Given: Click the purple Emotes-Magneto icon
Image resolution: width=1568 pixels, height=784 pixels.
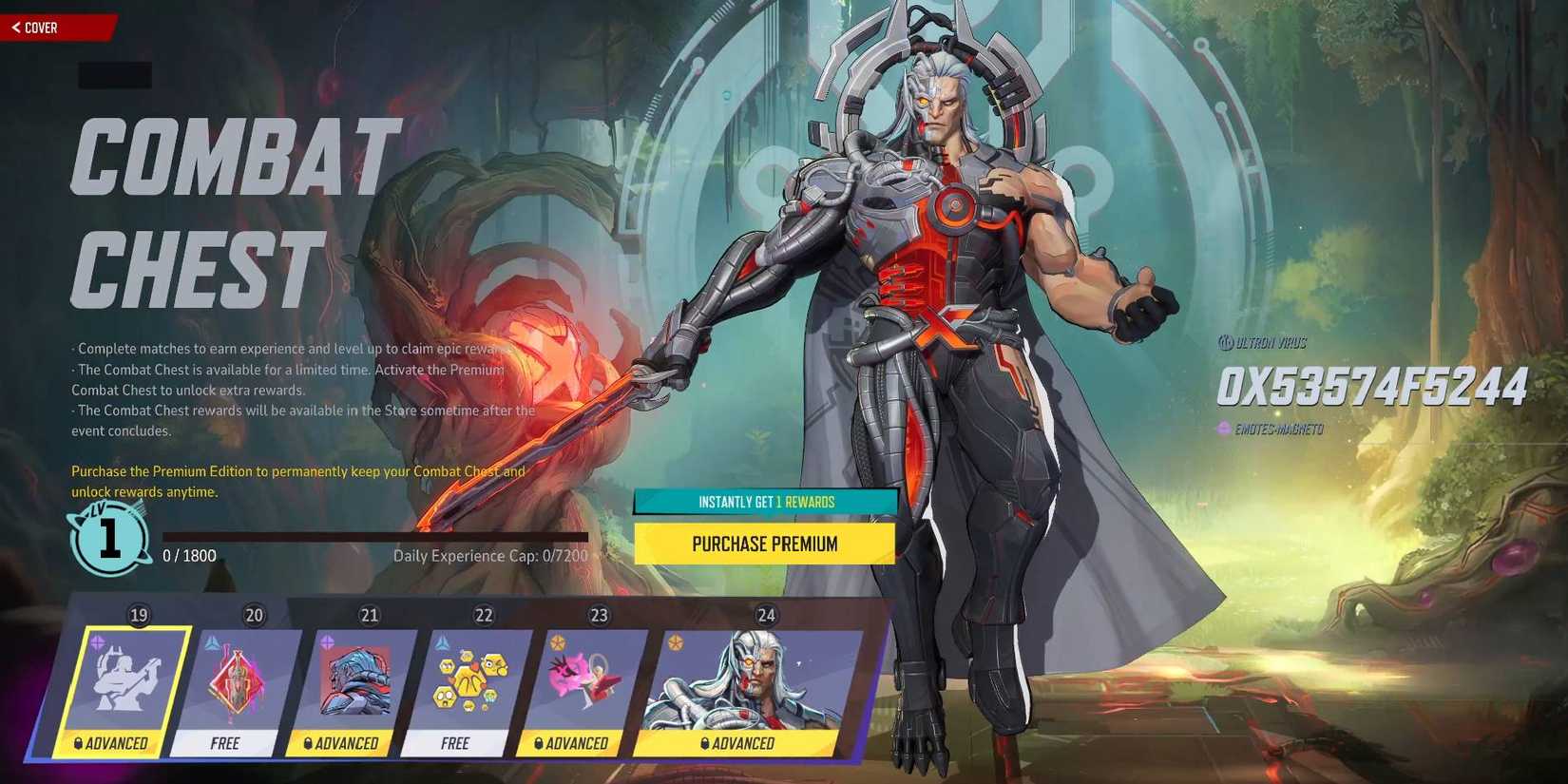Looking at the screenshot, I should pyautogui.click(x=1224, y=429).
